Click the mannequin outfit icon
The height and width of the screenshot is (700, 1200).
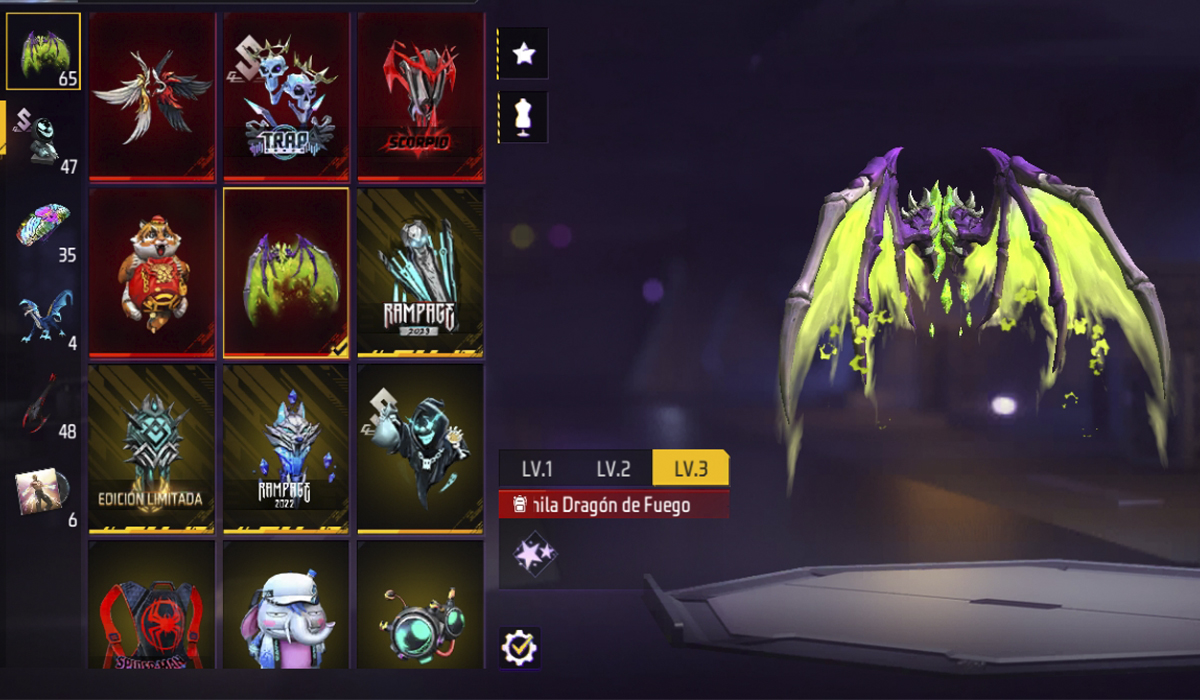click(x=523, y=117)
